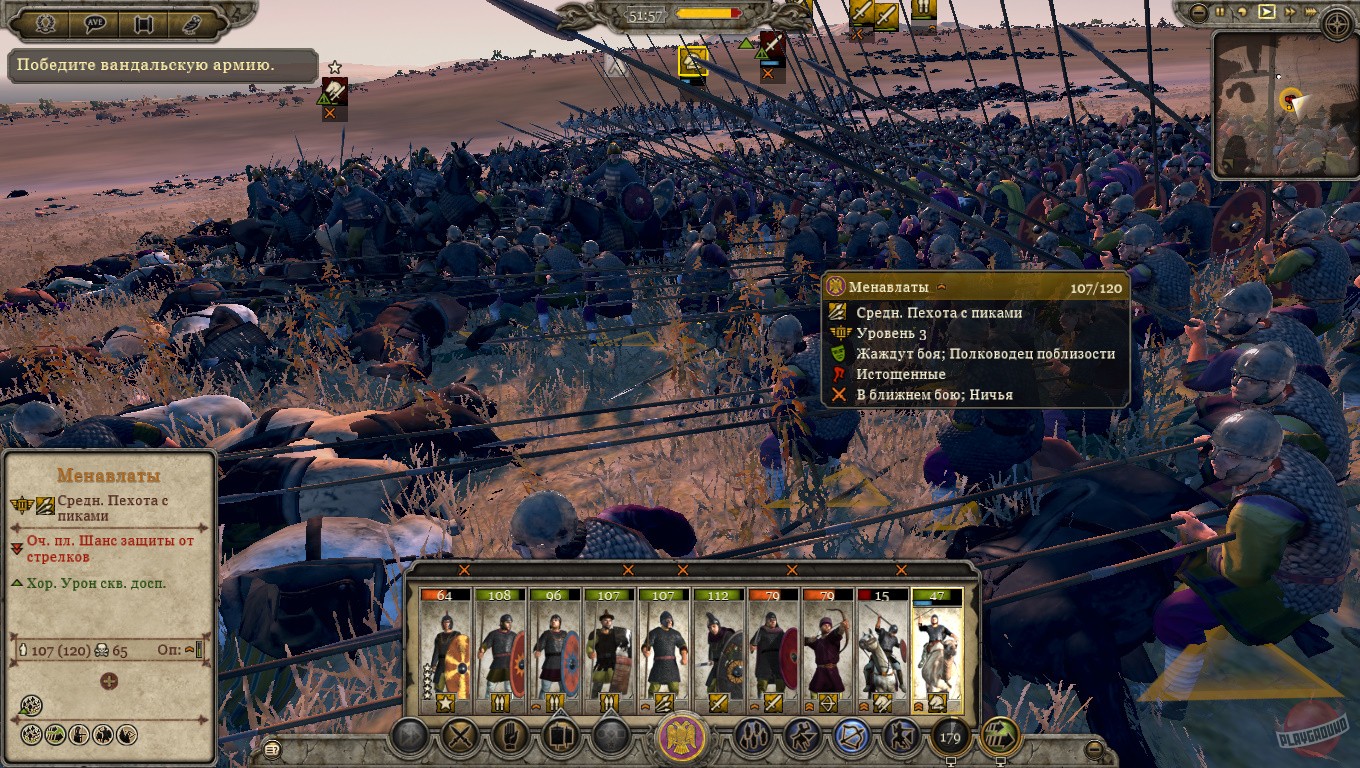1360x768 pixels.
Task: Select normal play speed
Action: tap(1267, 12)
